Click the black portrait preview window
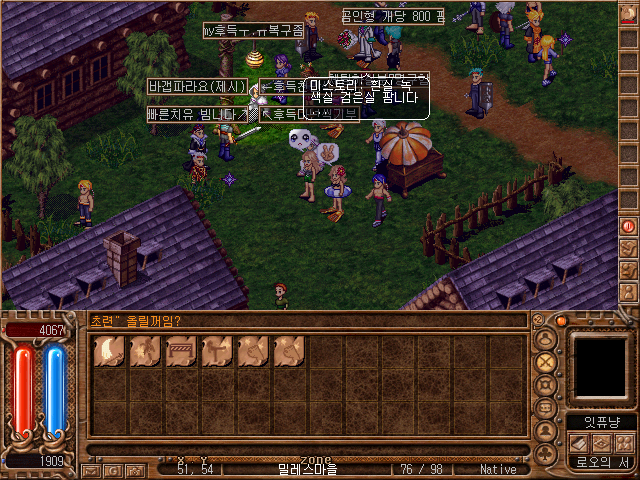This screenshot has height=480, width=640. (600, 365)
